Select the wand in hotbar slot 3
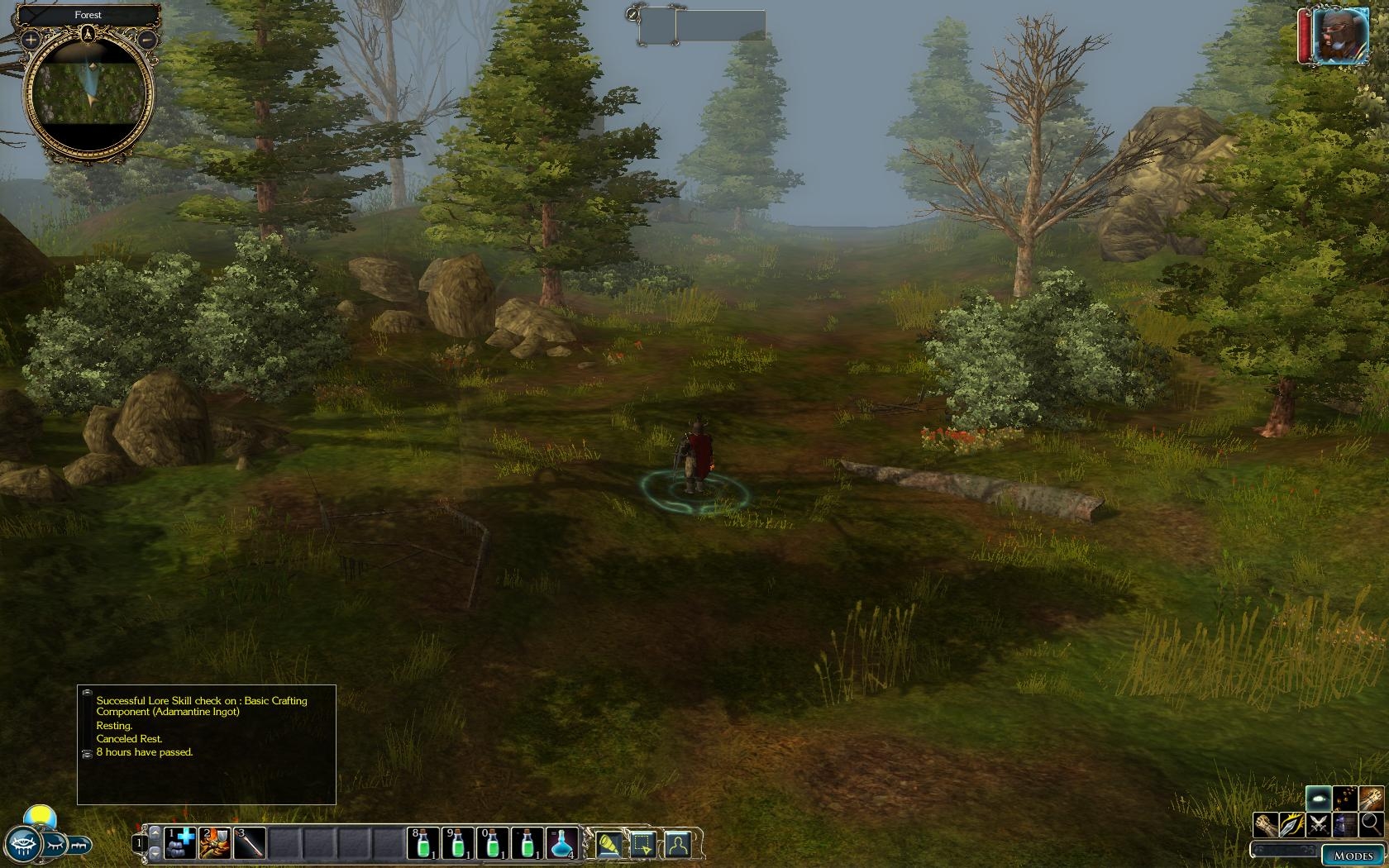This screenshot has height=868, width=1389. tap(251, 843)
